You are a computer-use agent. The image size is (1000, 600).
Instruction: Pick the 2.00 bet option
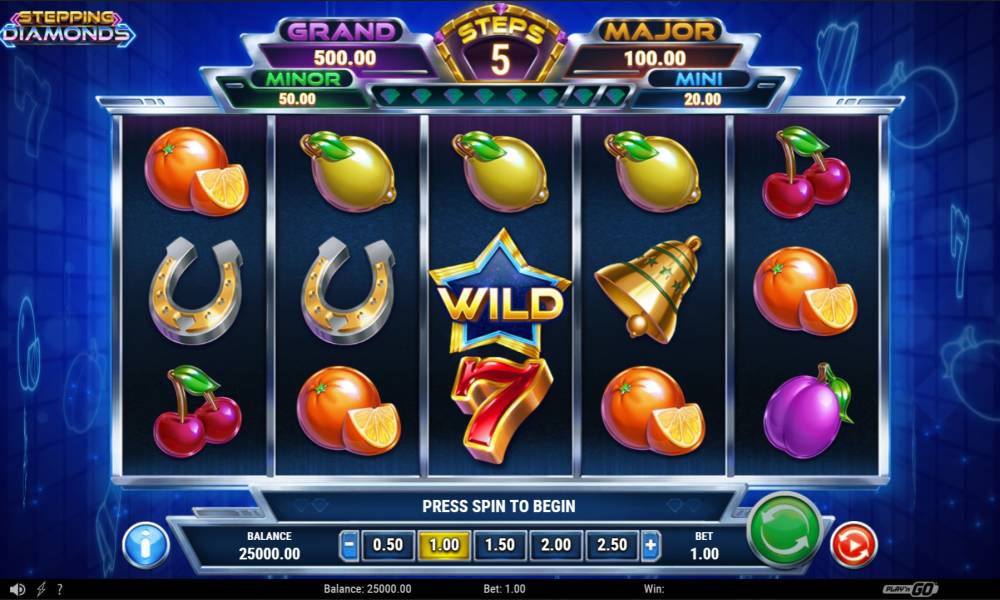click(555, 546)
